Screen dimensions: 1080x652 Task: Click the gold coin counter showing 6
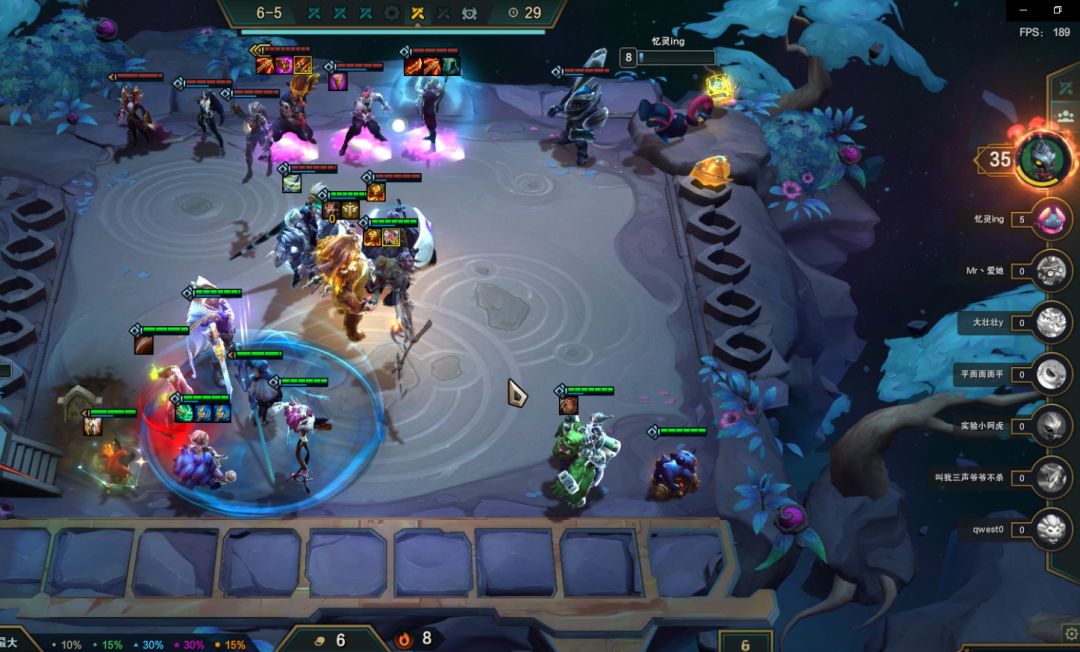328,639
